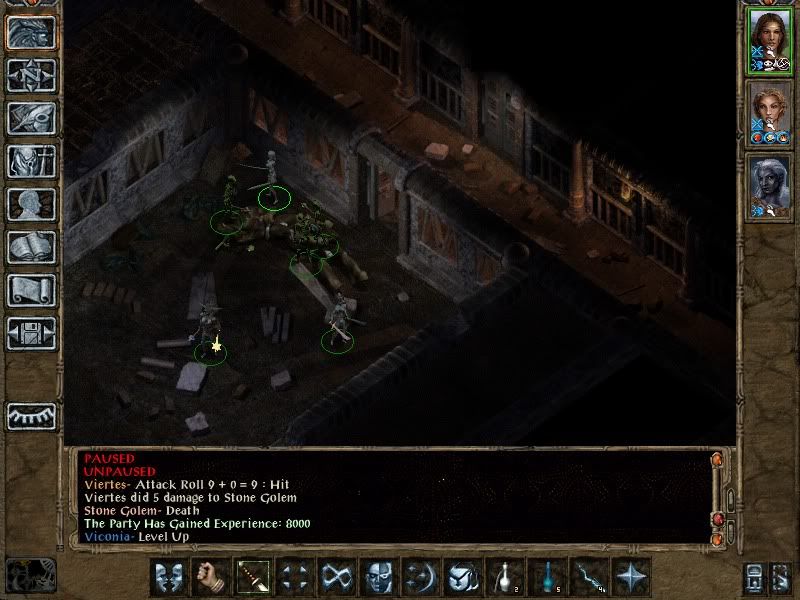
Task: Show the character record with the head silhouette
Action: click(x=32, y=204)
